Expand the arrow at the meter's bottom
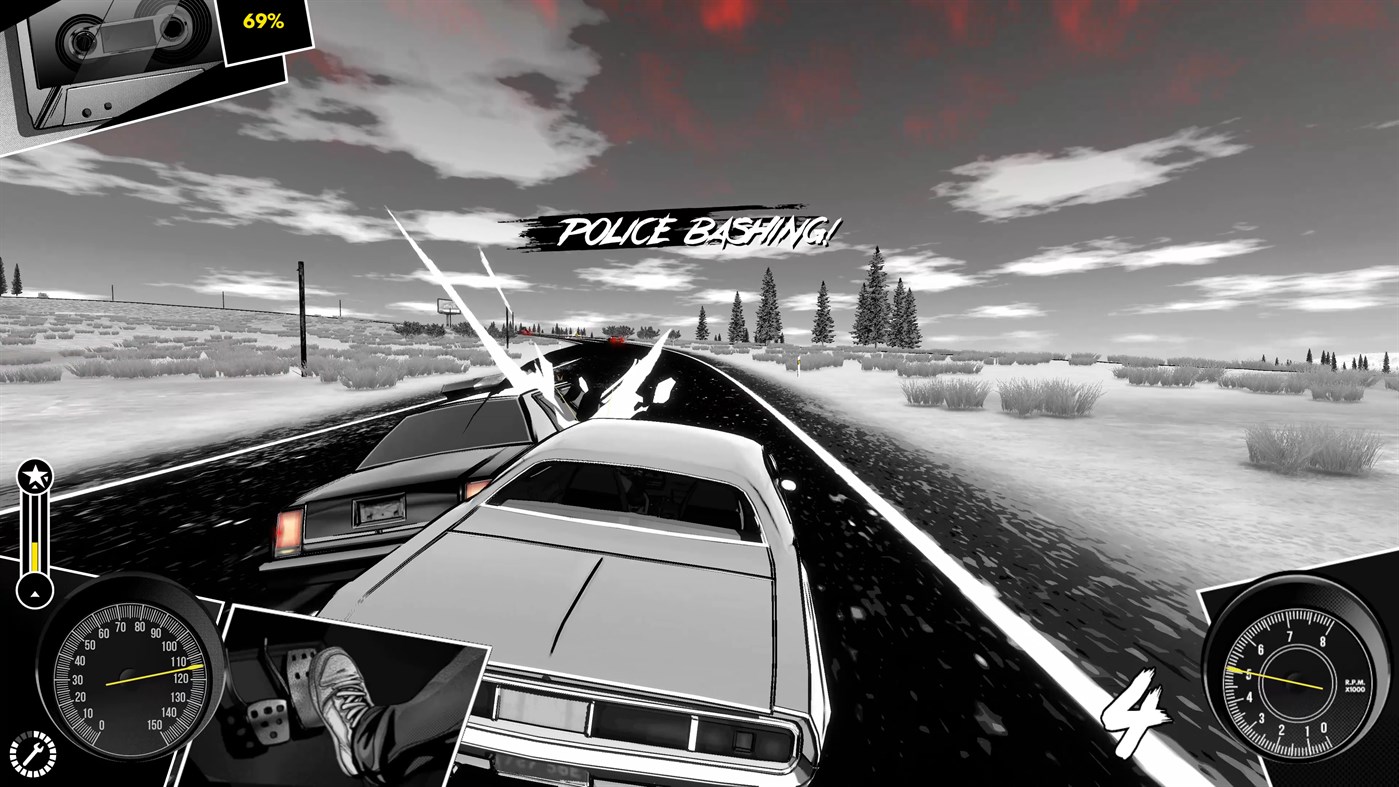1399x787 pixels. (x=33, y=592)
